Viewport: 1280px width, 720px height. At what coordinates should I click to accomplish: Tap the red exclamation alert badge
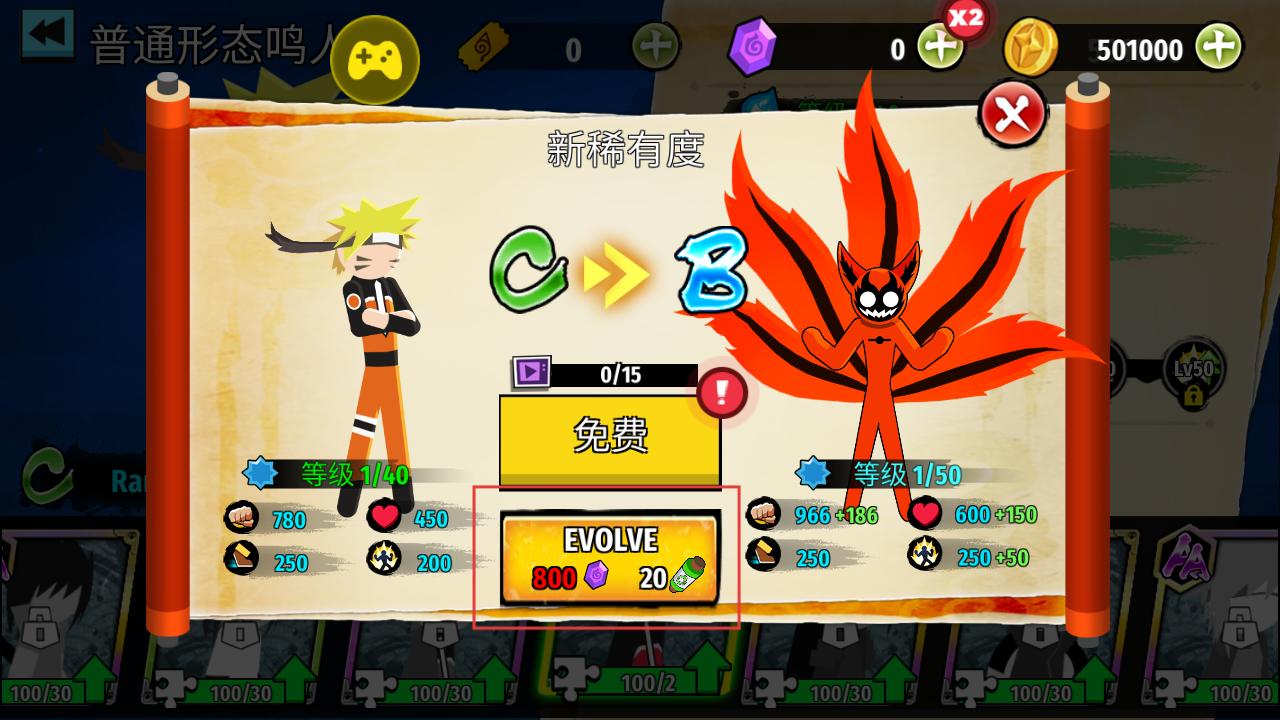(722, 392)
